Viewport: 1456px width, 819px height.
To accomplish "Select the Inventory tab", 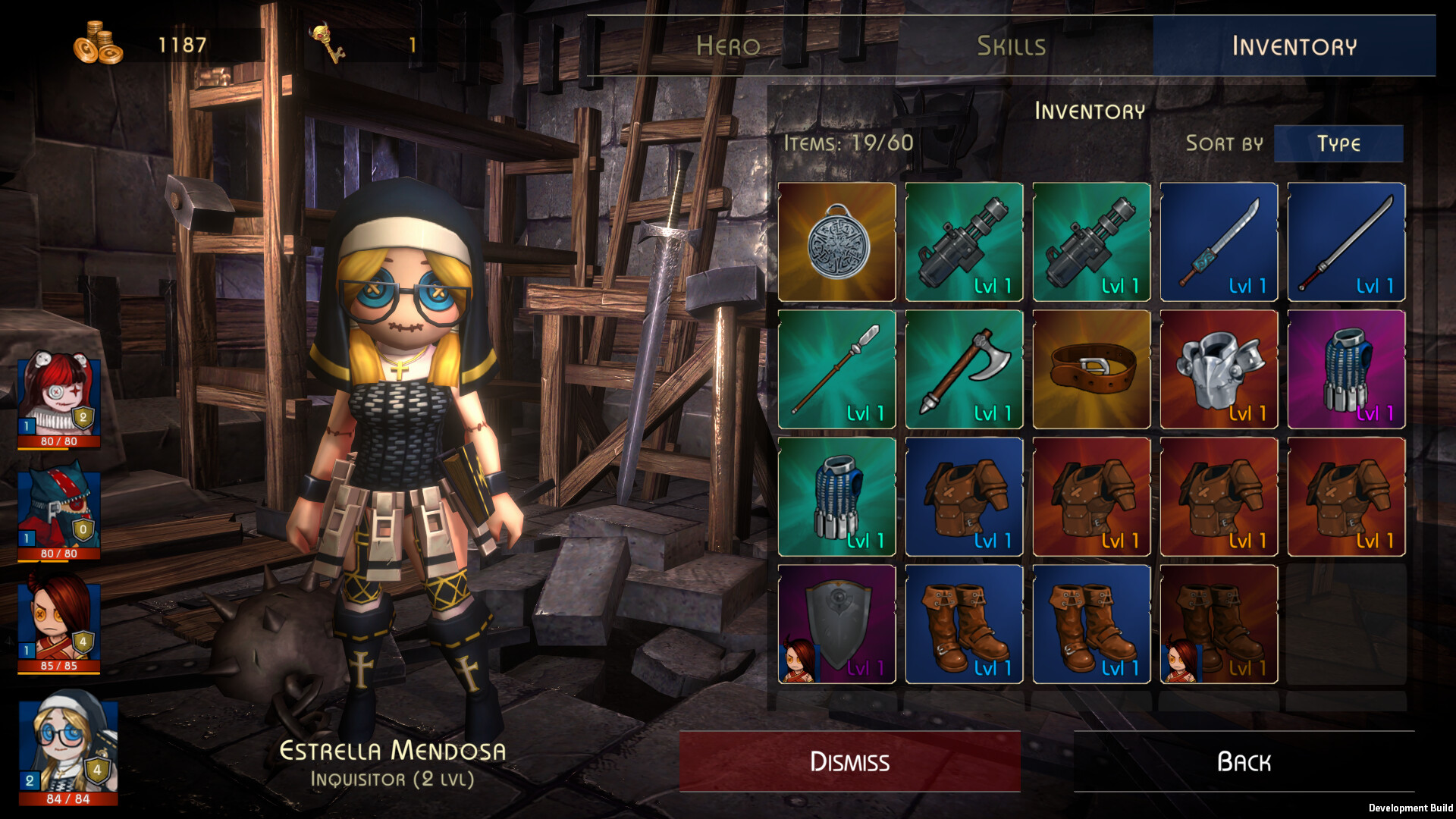I will pyautogui.click(x=1294, y=46).
